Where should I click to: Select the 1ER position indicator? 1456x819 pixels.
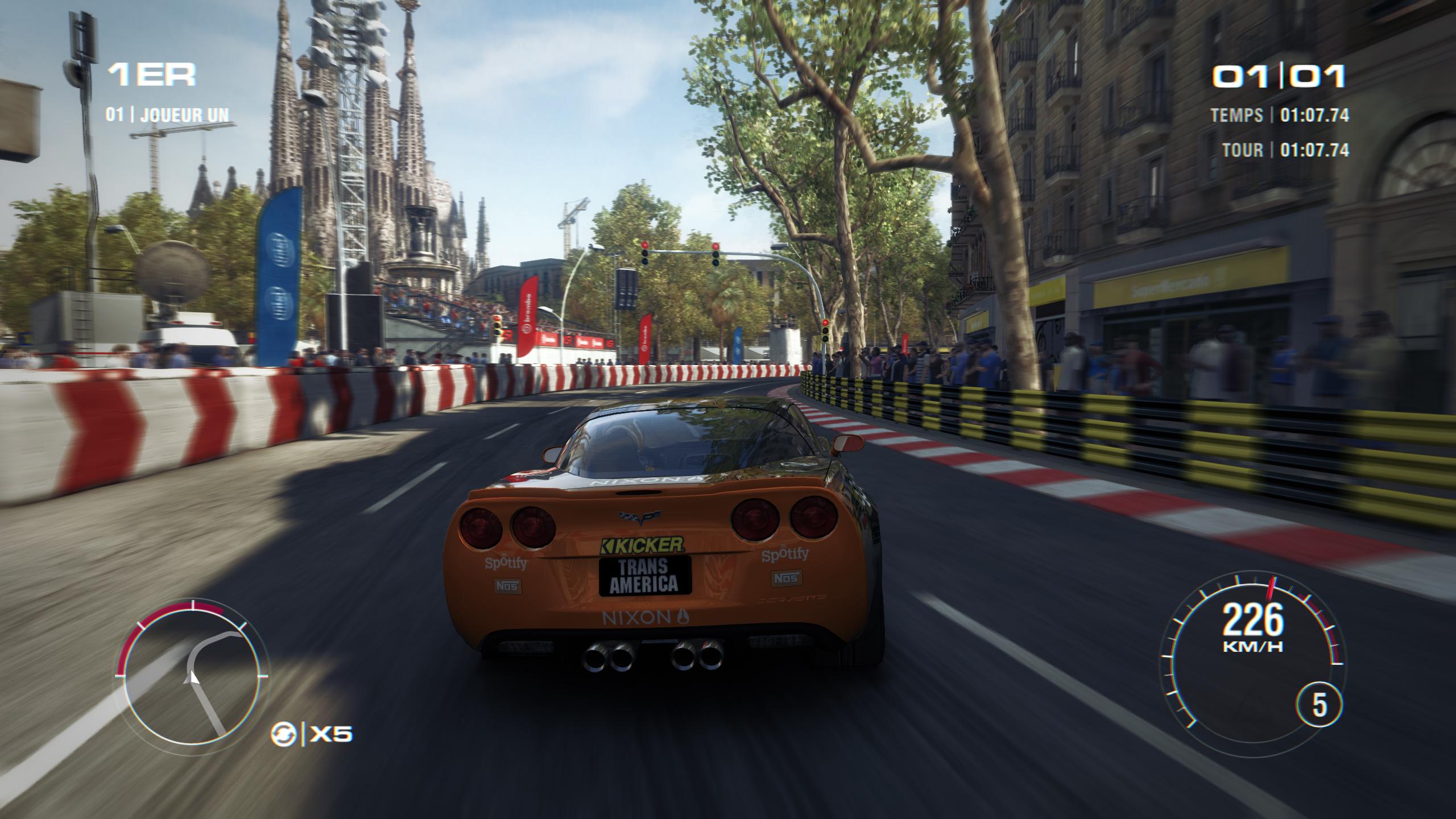[x=152, y=72]
